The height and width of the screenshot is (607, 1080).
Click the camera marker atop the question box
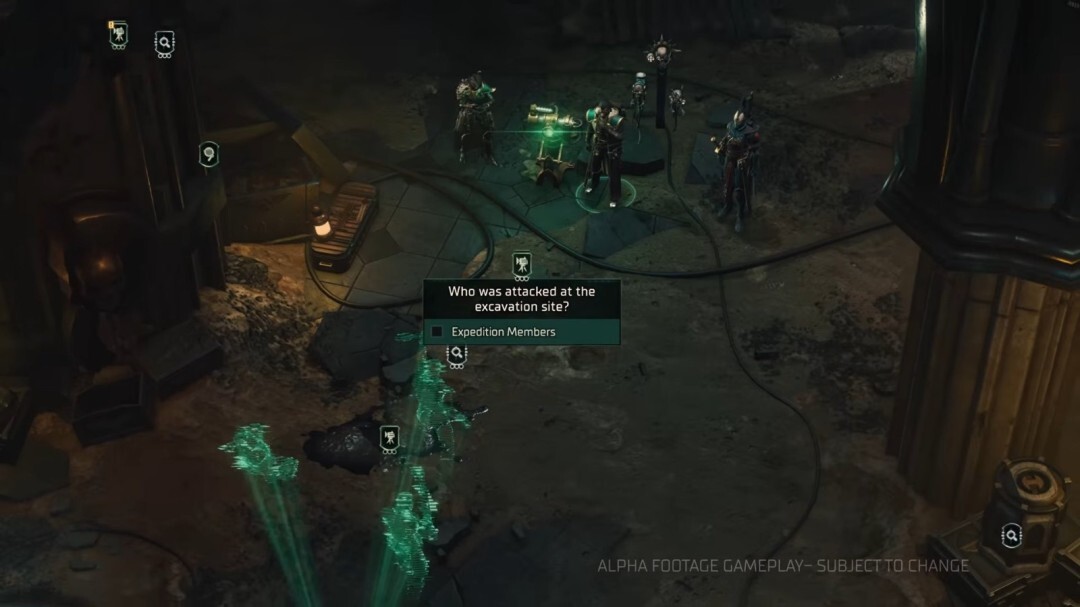point(521,265)
